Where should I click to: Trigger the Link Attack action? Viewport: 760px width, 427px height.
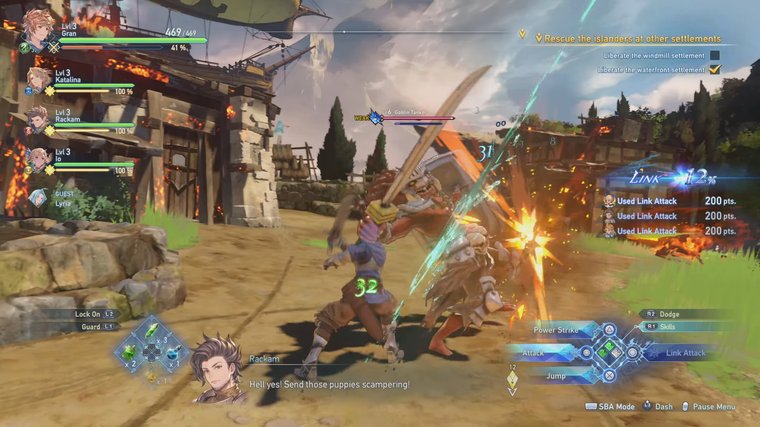[685, 352]
